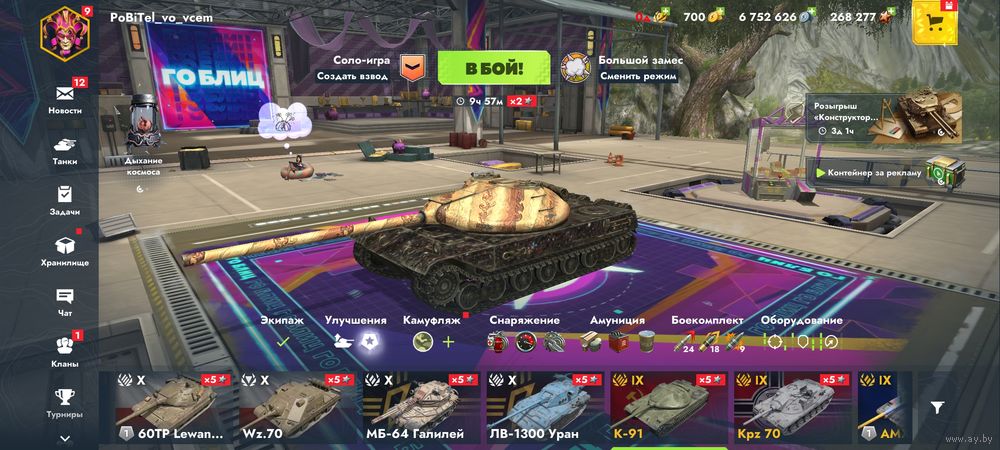Open the Хранилище storage menu

click(65, 249)
